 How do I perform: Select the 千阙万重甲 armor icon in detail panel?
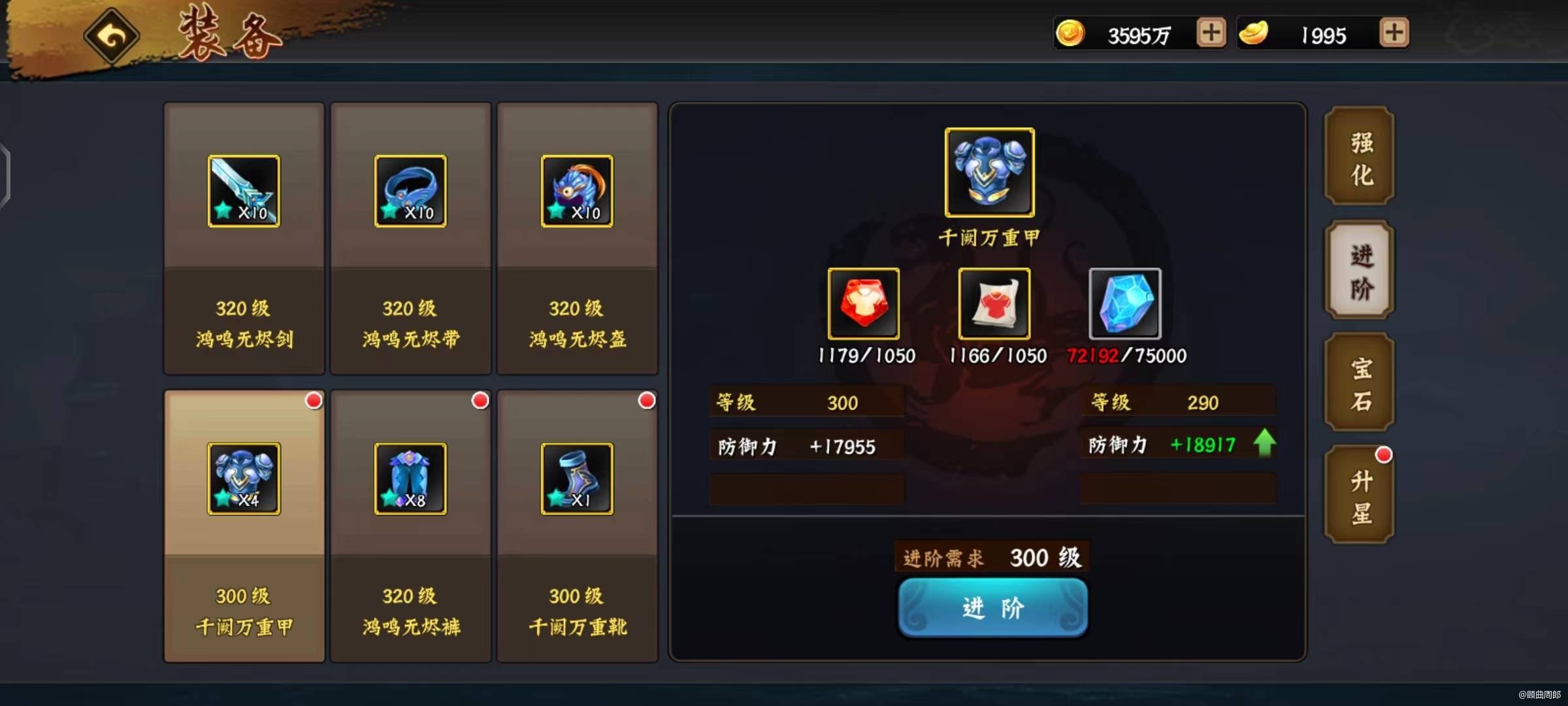click(x=988, y=172)
